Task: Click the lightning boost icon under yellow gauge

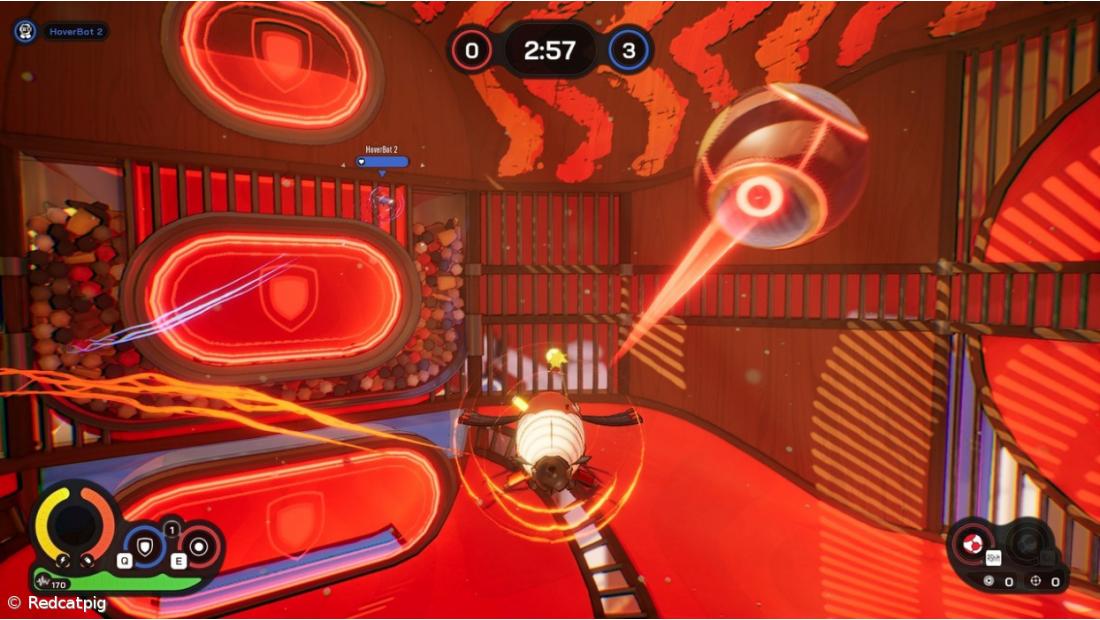Action: click(62, 561)
